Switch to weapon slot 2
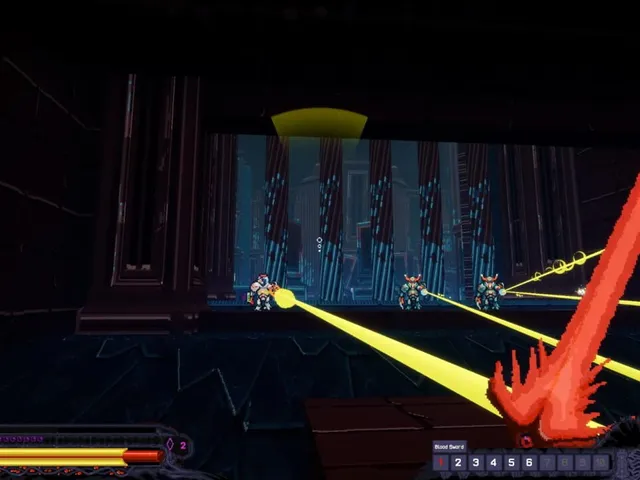 pyautogui.click(x=458, y=462)
